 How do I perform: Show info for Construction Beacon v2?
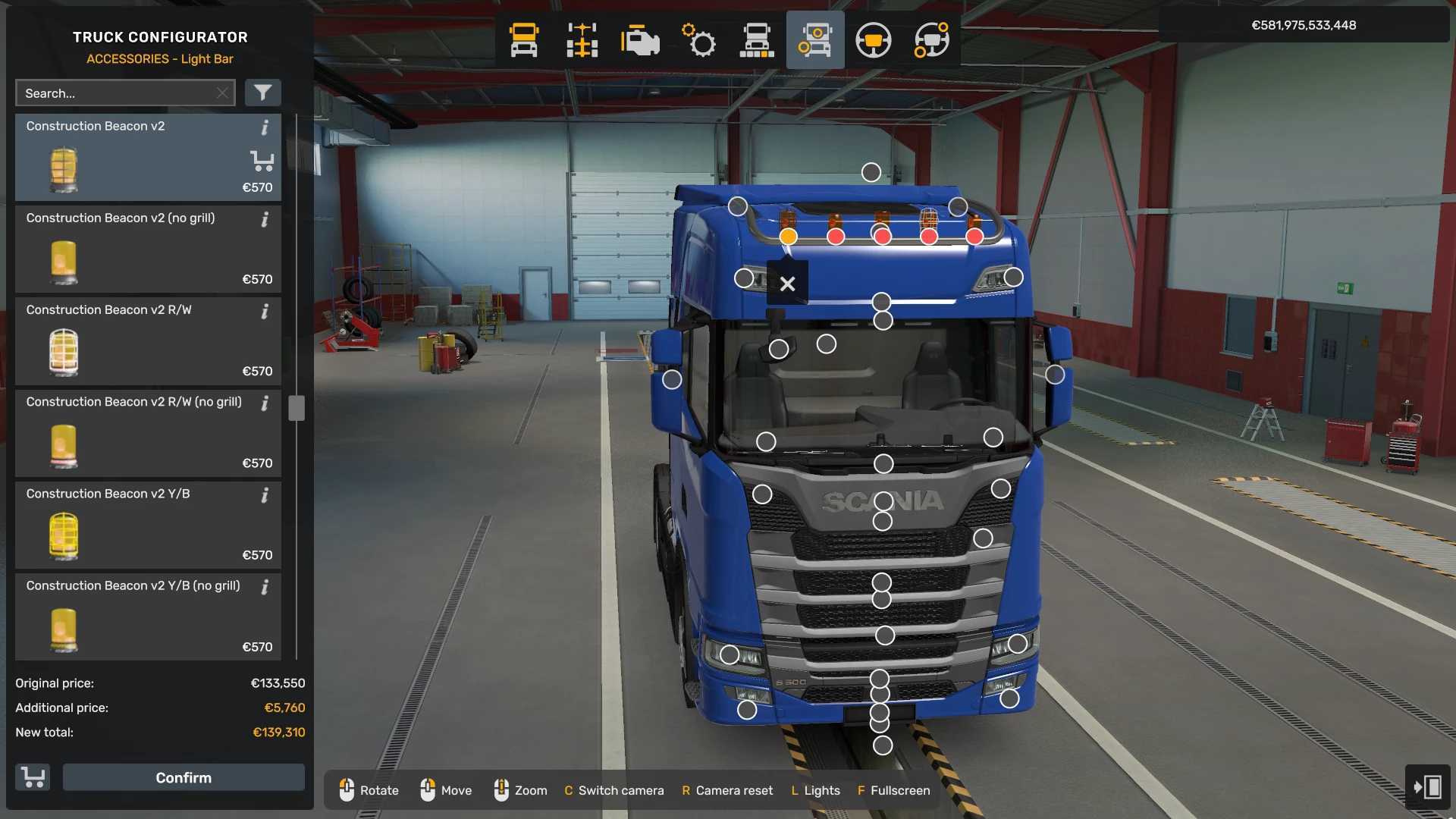point(265,127)
